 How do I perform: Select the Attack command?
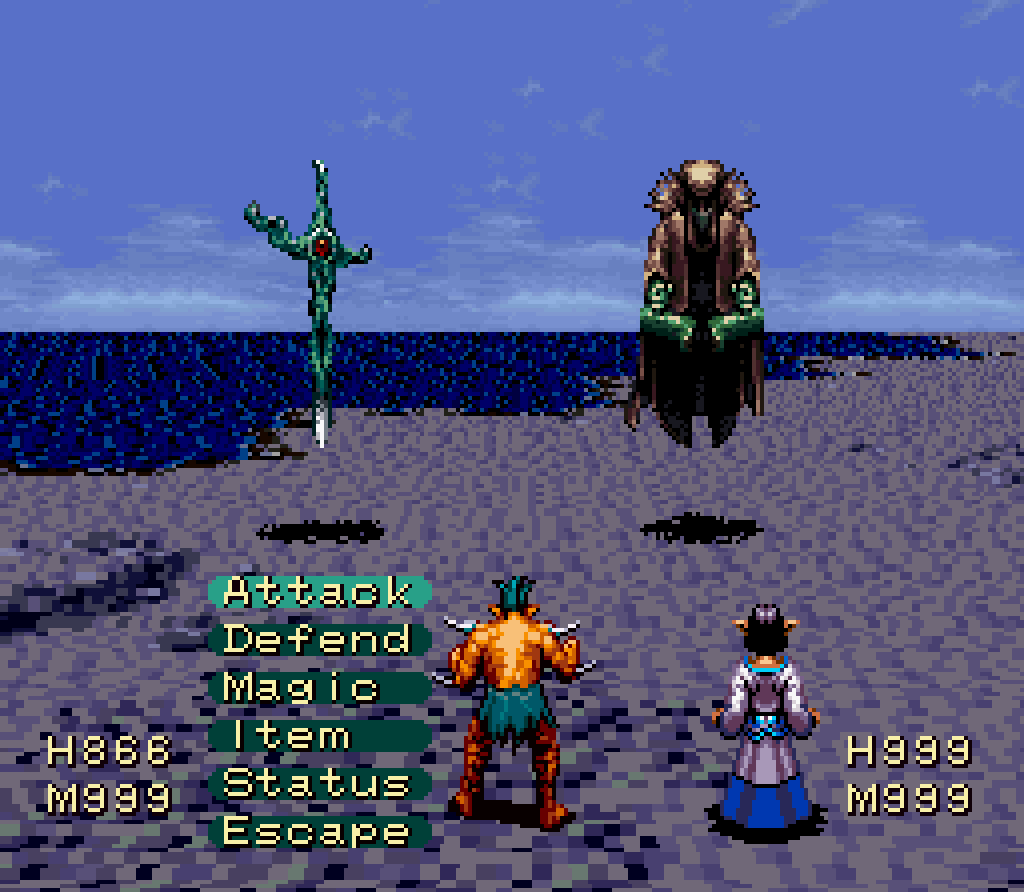coord(318,591)
